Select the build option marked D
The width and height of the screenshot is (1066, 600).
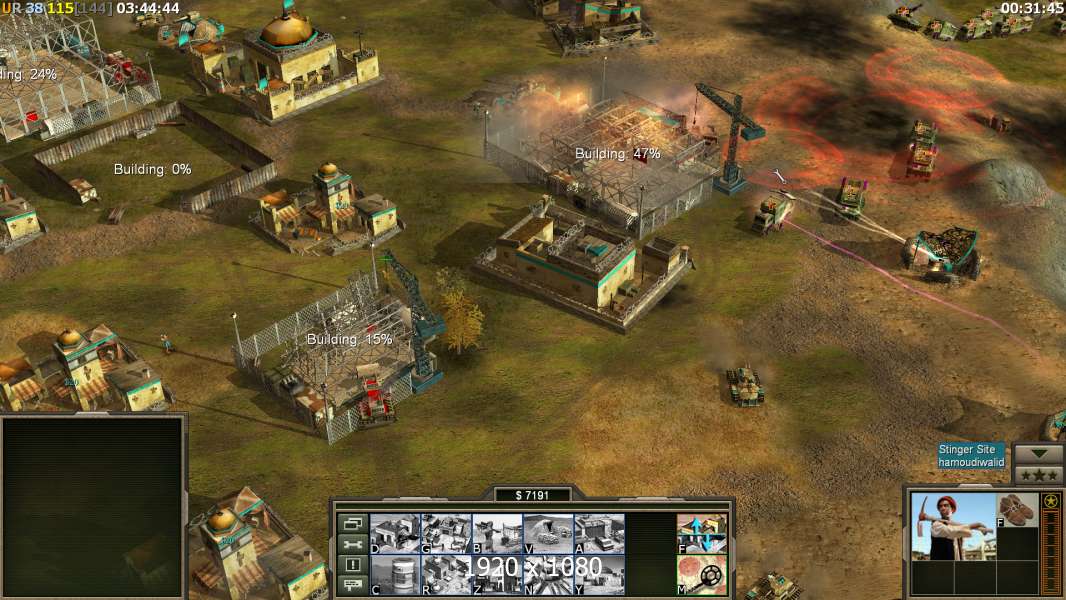pyautogui.click(x=395, y=534)
